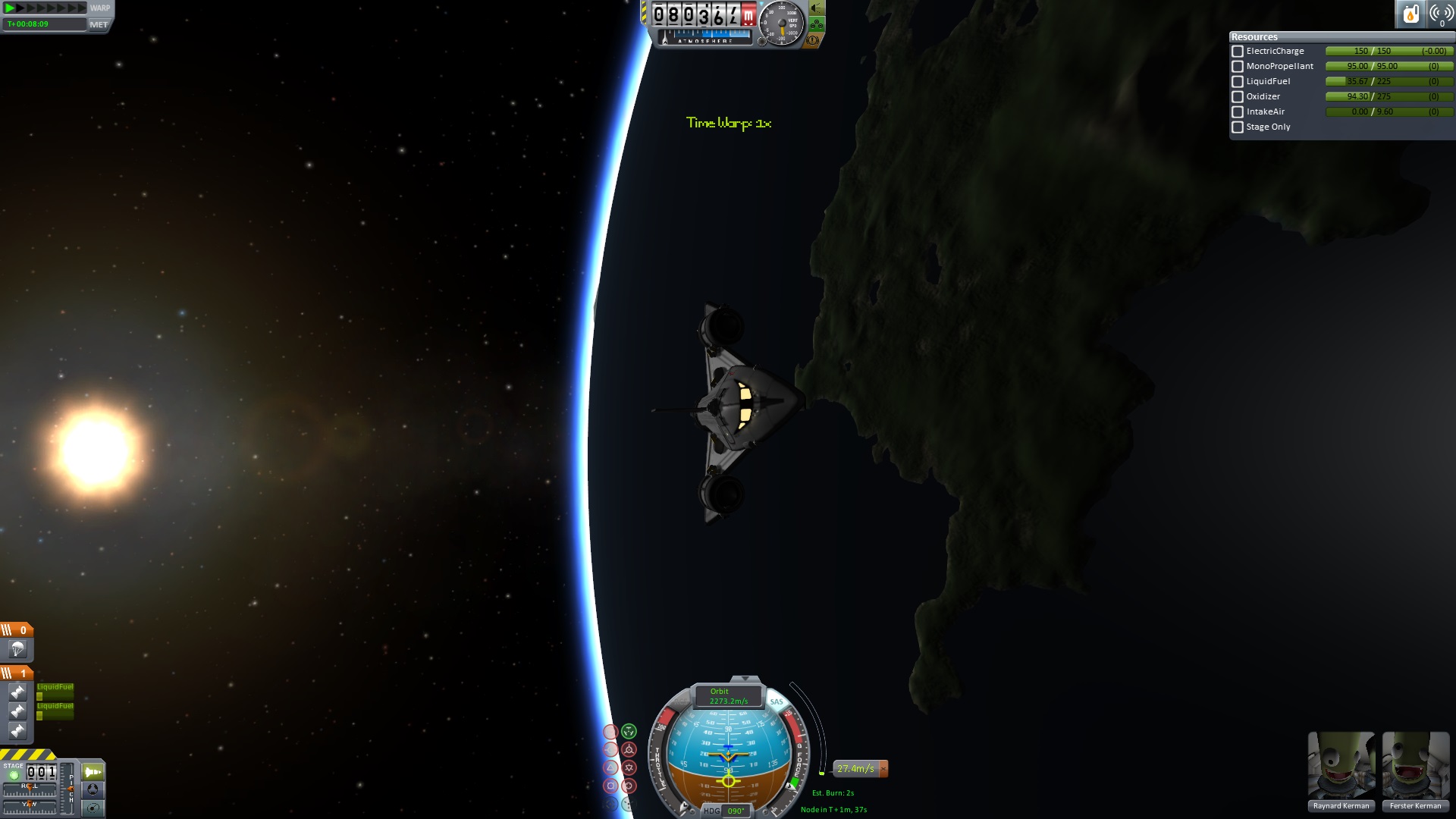Open the communications signal toolbar icon
The height and width of the screenshot is (819, 1456).
point(1441,14)
